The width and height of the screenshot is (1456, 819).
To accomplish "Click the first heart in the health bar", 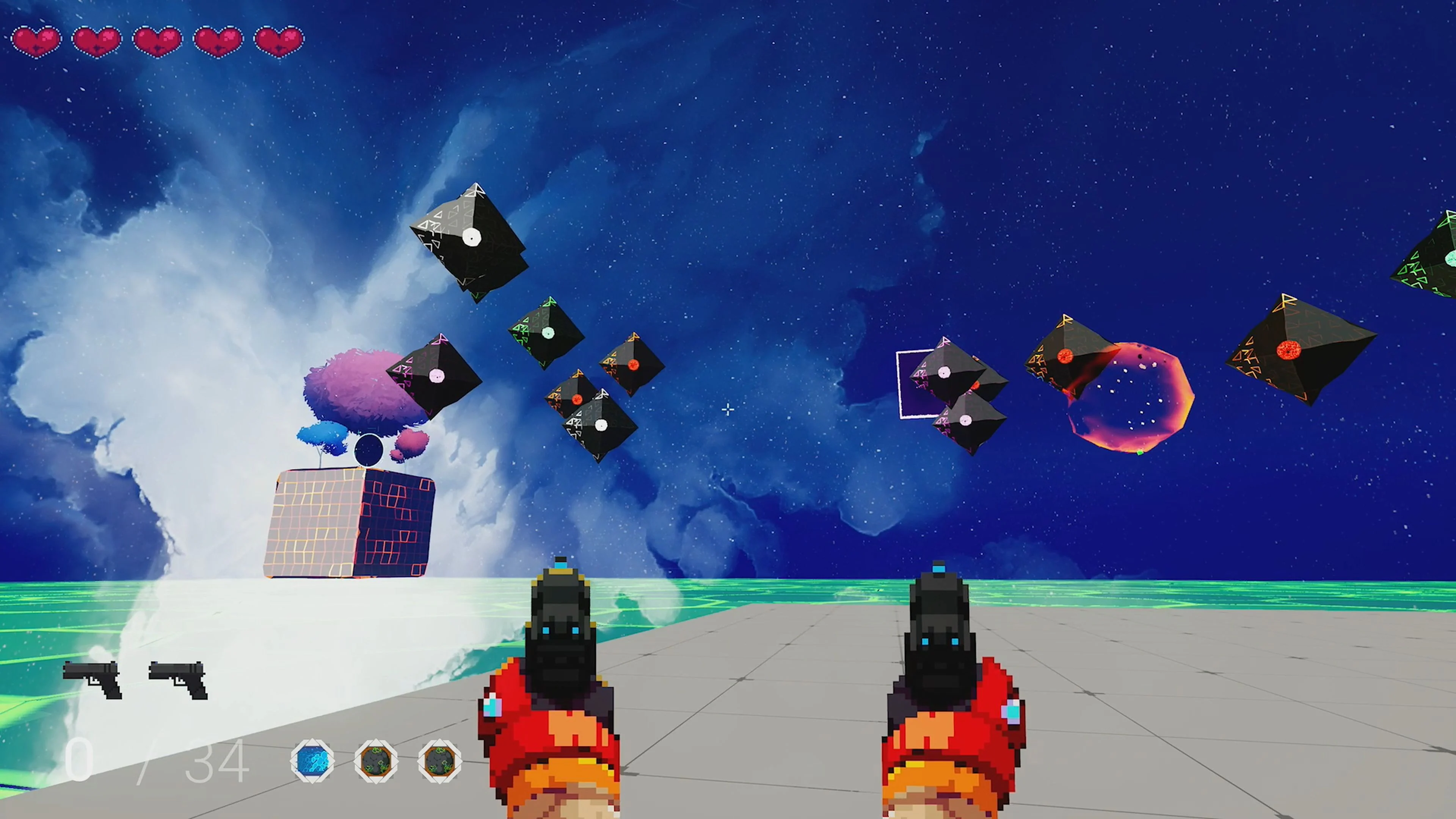I will (x=37, y=39).
